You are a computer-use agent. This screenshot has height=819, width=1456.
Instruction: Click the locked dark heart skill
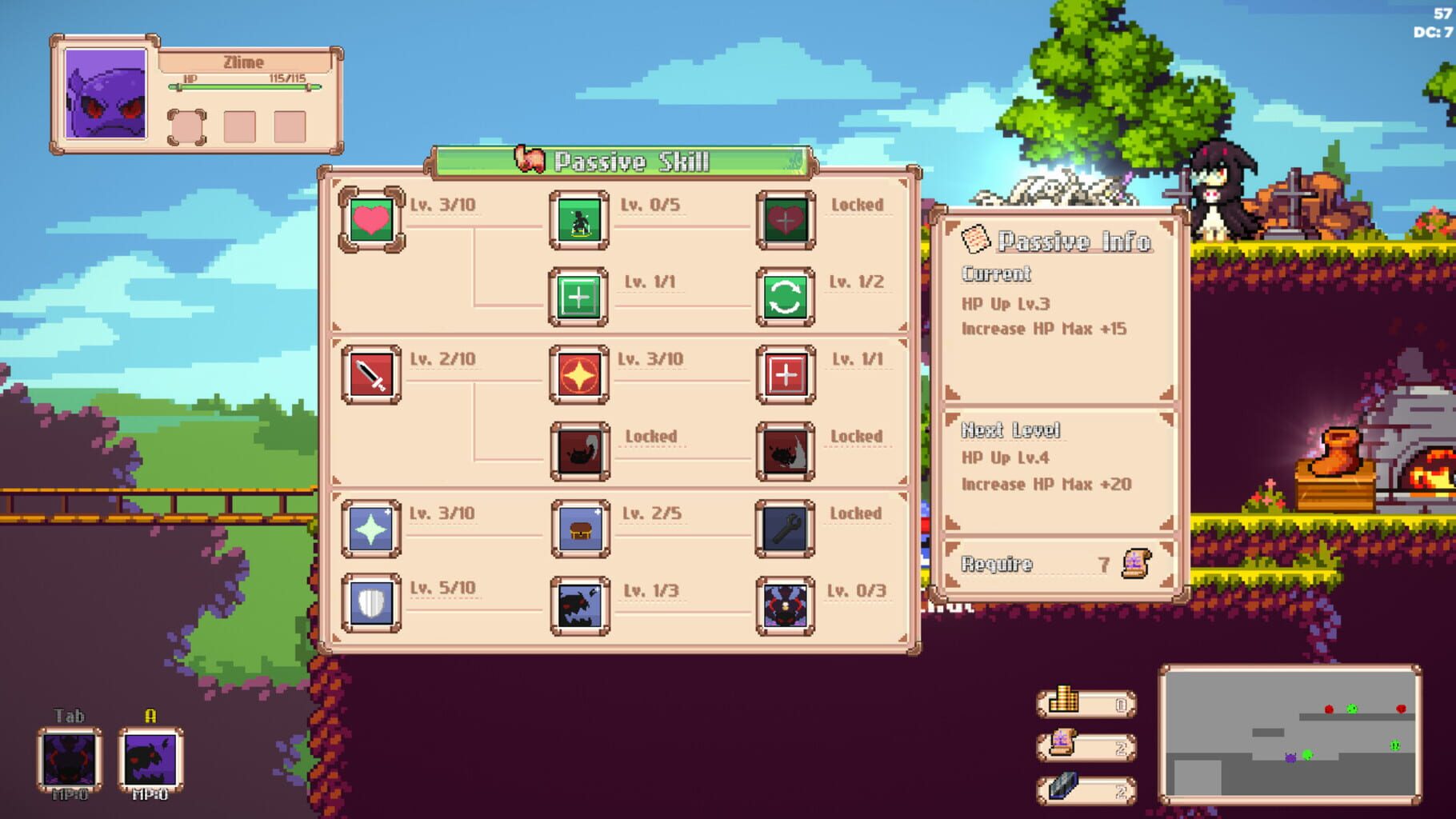click(x=784, y=220)
